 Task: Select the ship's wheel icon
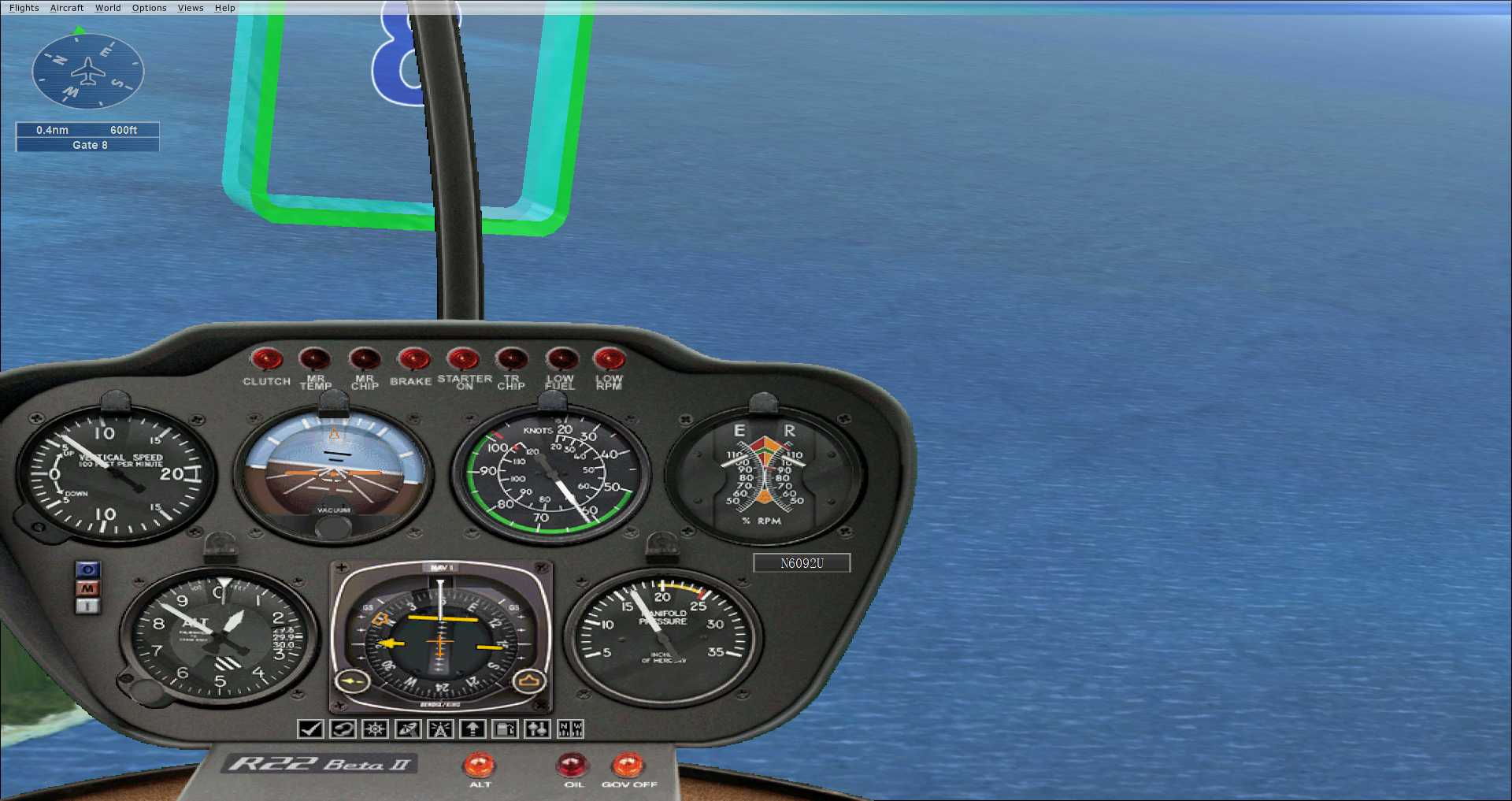[x=374, y=729]
